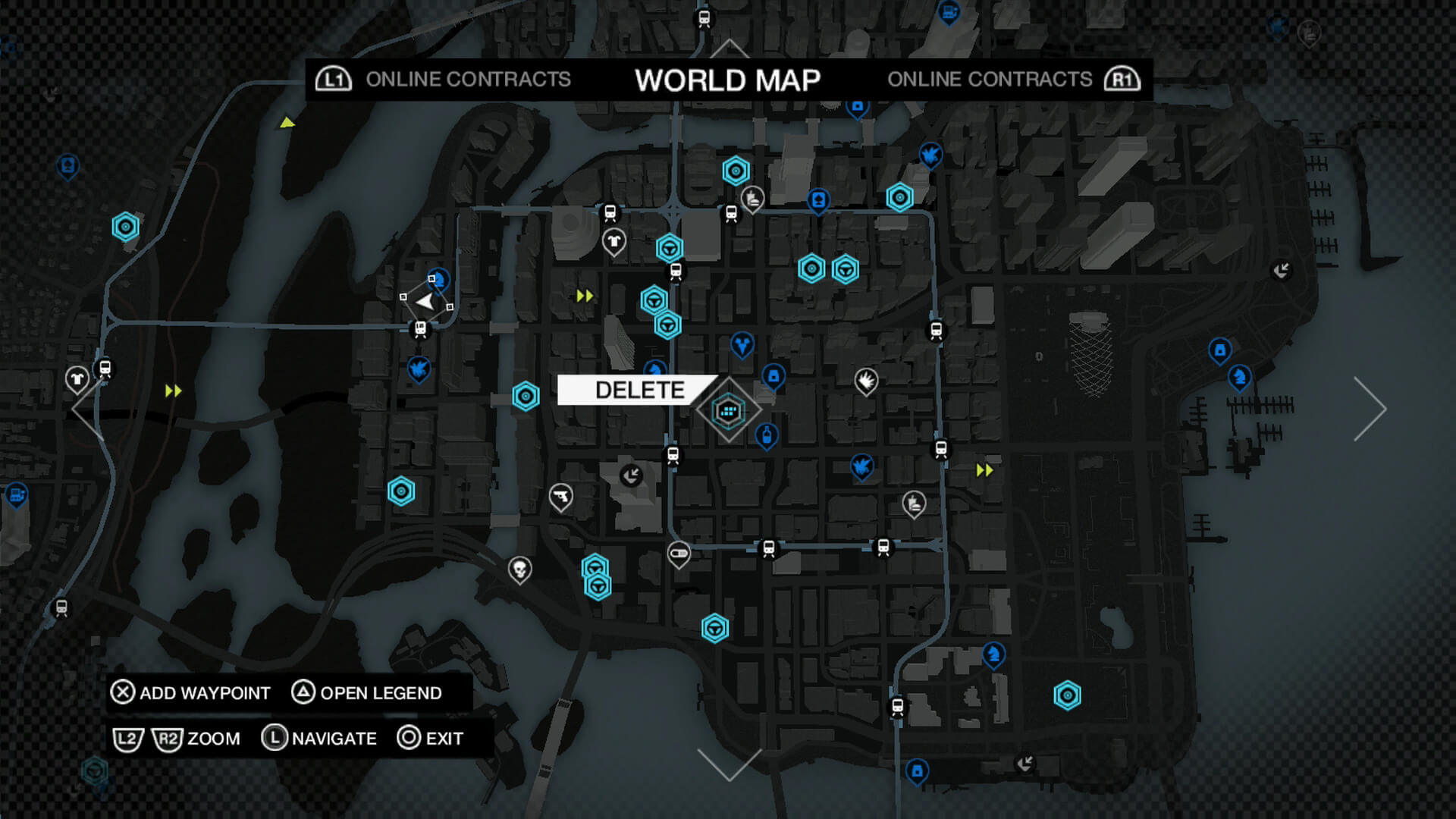The width and height of the screenshot is (1456, 819).
Task: Click the selected hideout icon next to DELETE
Action: click(727, 411)
